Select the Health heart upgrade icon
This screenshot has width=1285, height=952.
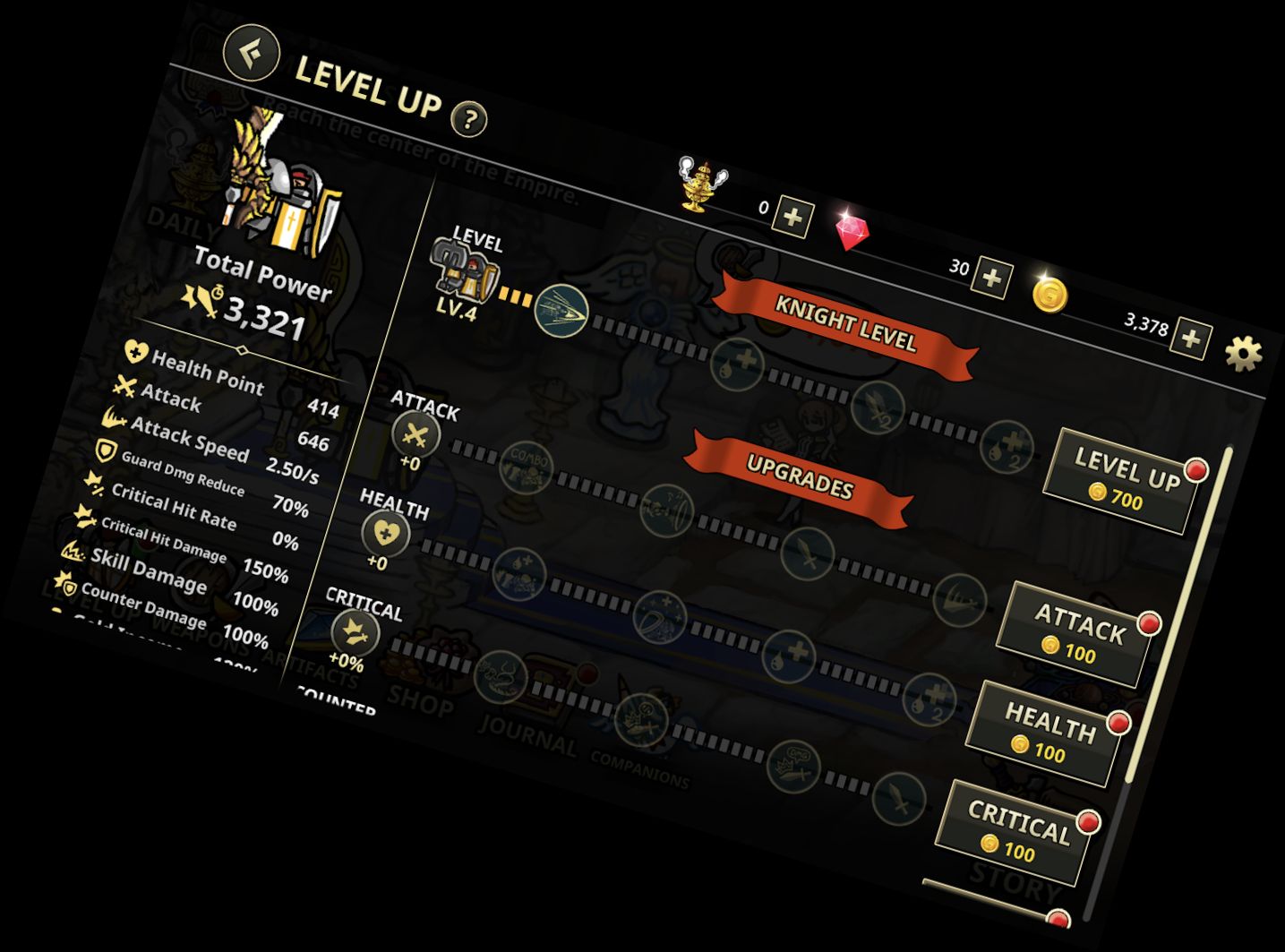[x=386, y=535]
